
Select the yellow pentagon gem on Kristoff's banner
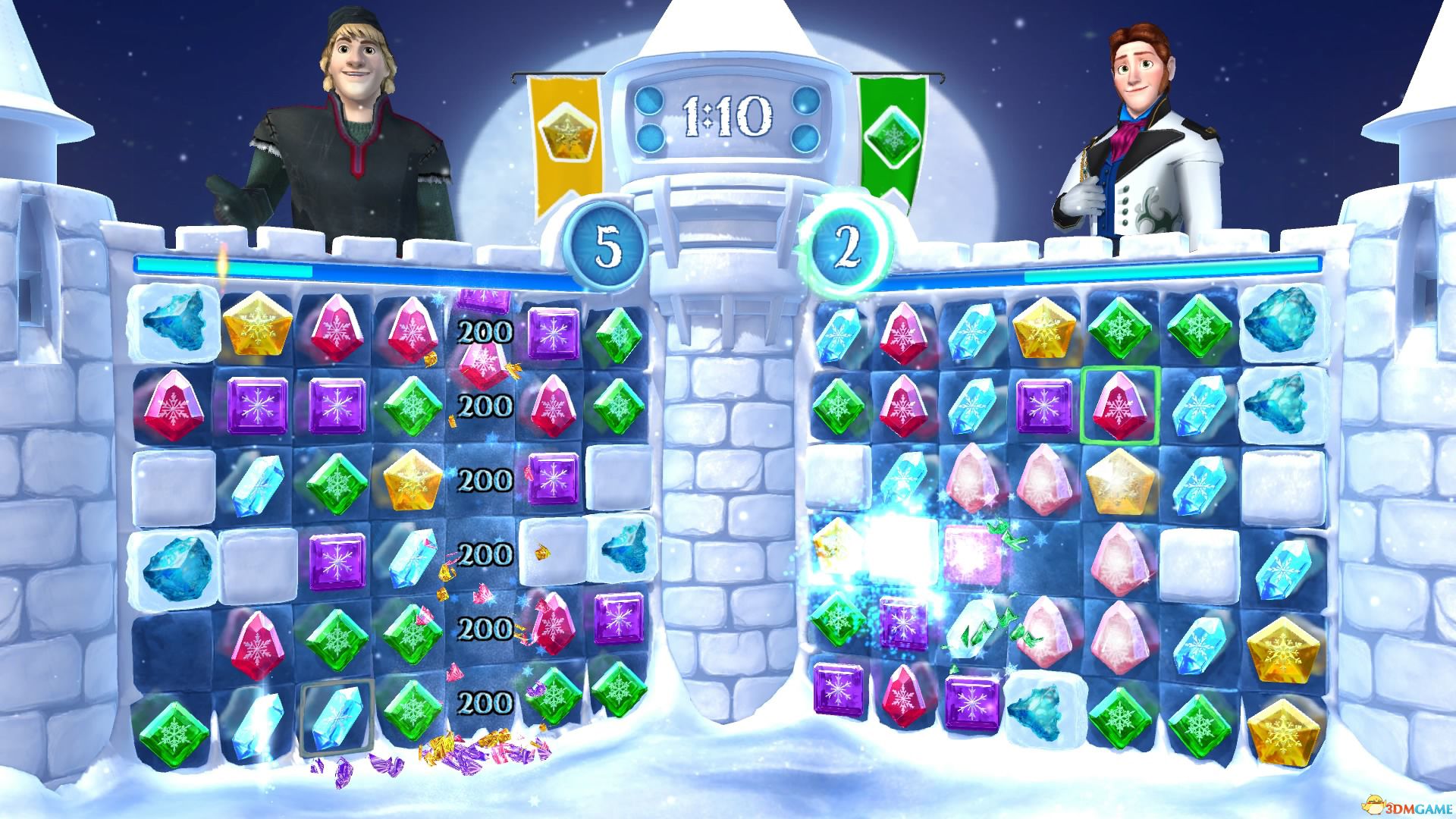tap(565, 135)
